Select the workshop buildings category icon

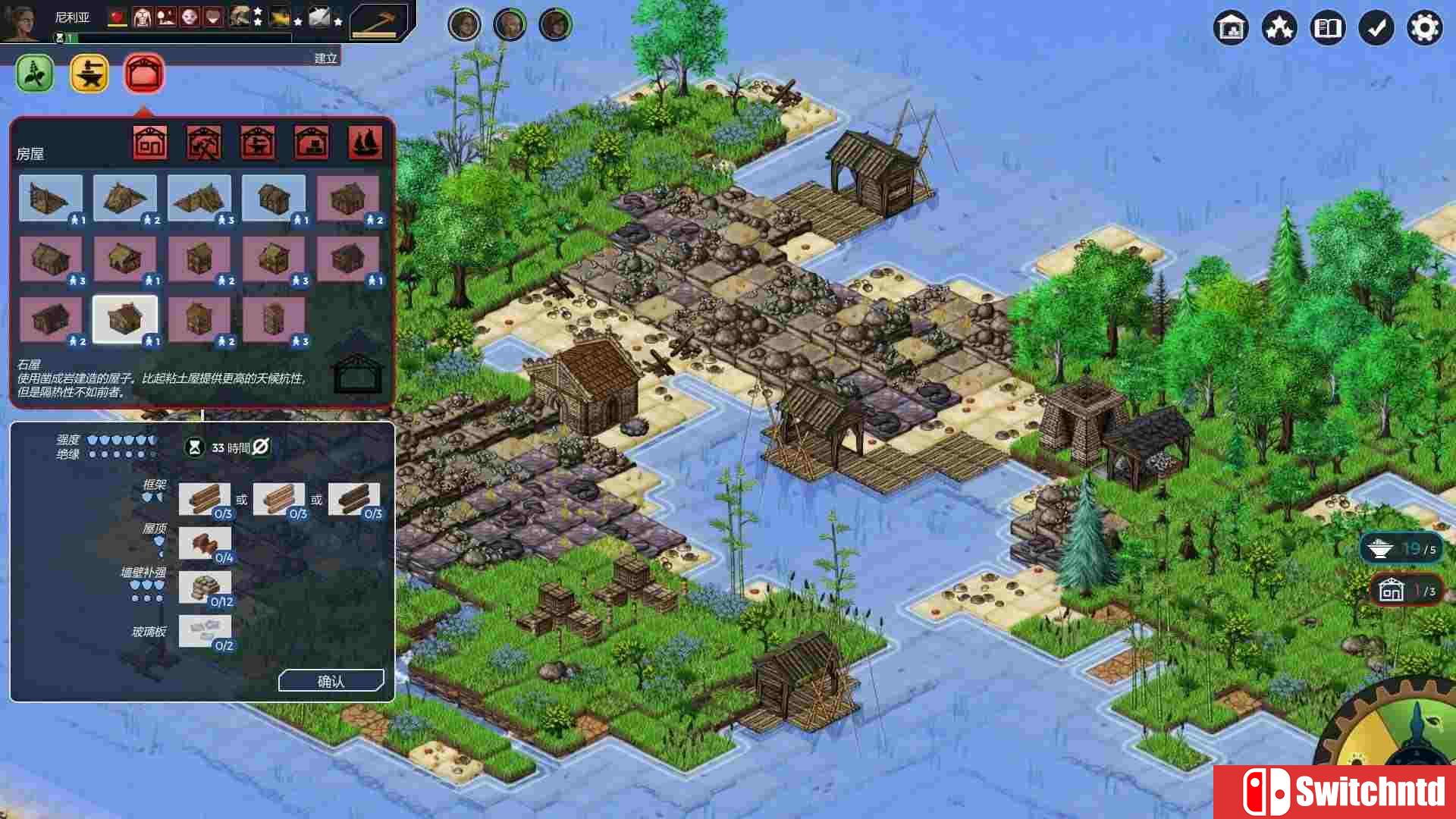click(258, 142)
